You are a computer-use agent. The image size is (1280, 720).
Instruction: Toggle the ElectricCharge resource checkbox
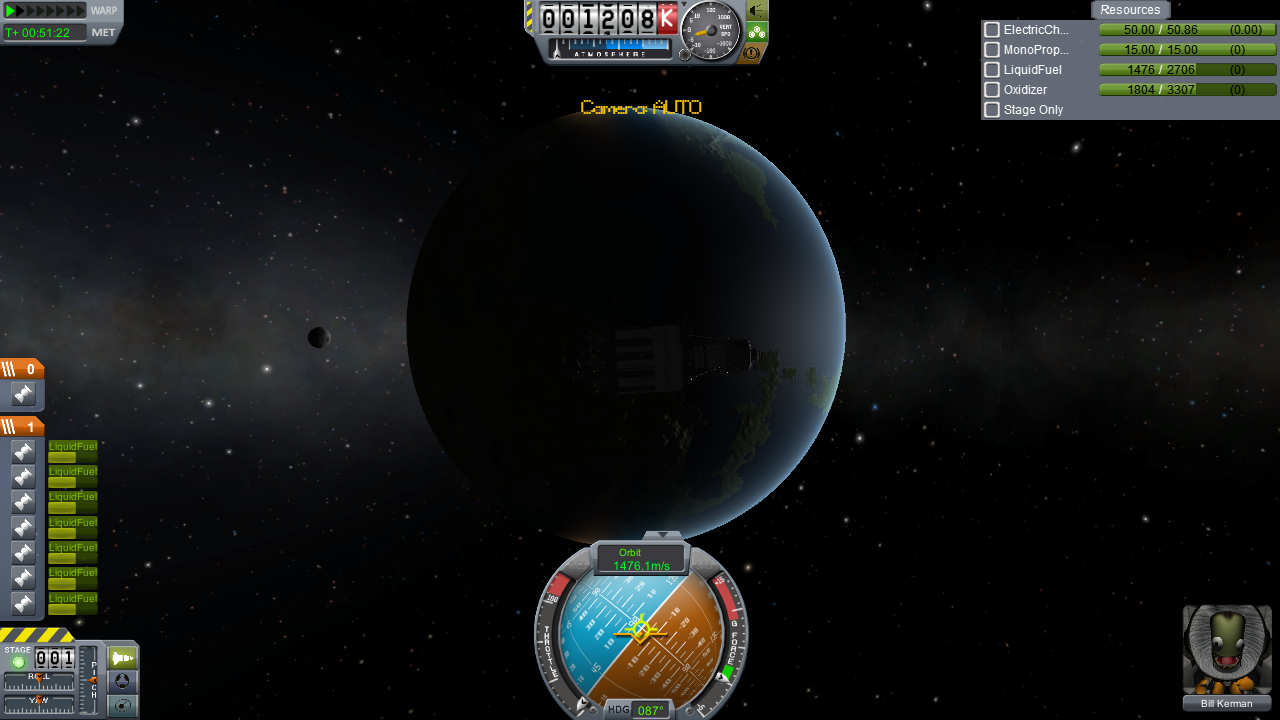coord(992,30)
